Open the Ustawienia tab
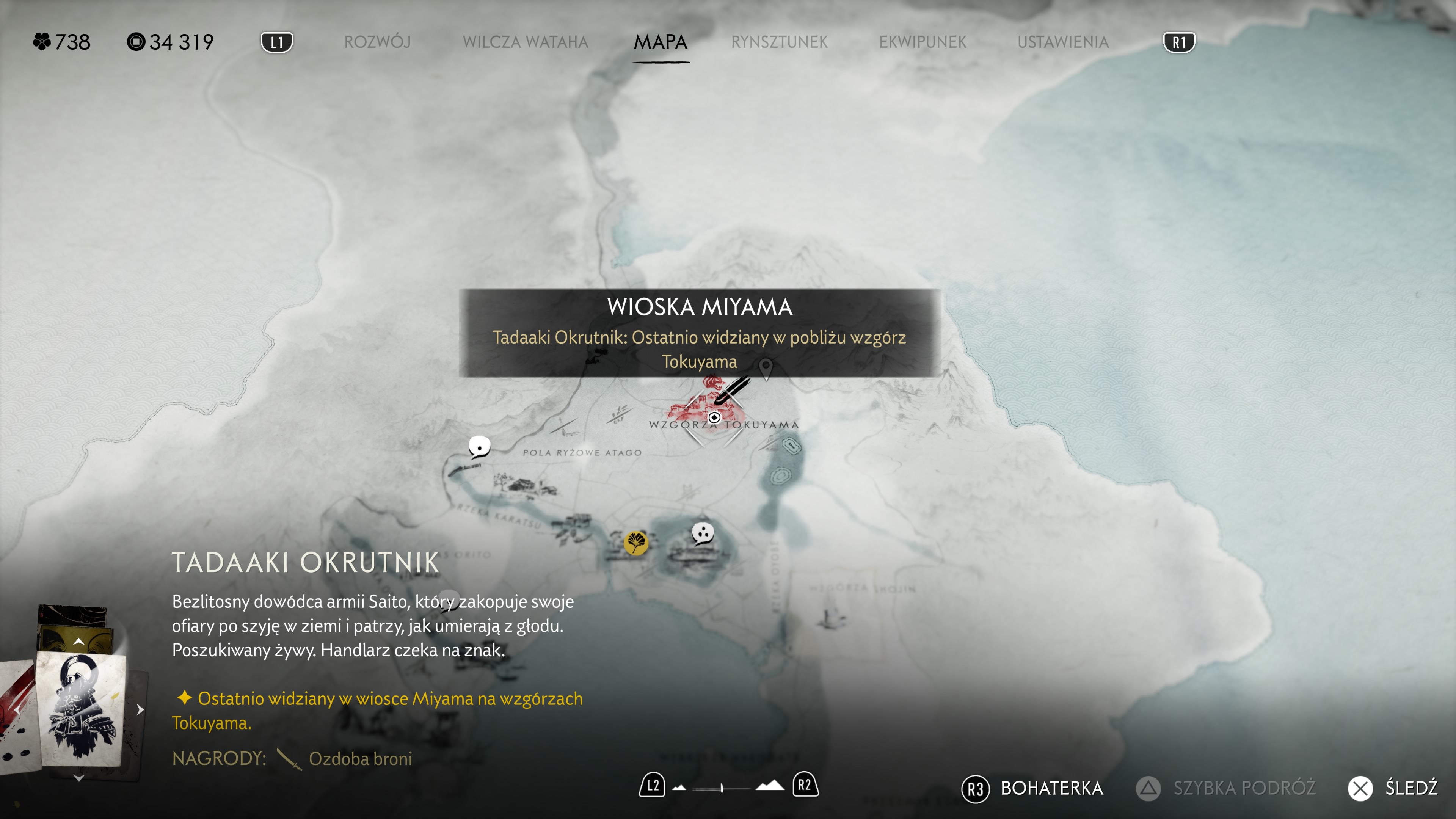The width and height of the screenshot is (1456, 819). pyautogui.click(x=1062, y=42)
